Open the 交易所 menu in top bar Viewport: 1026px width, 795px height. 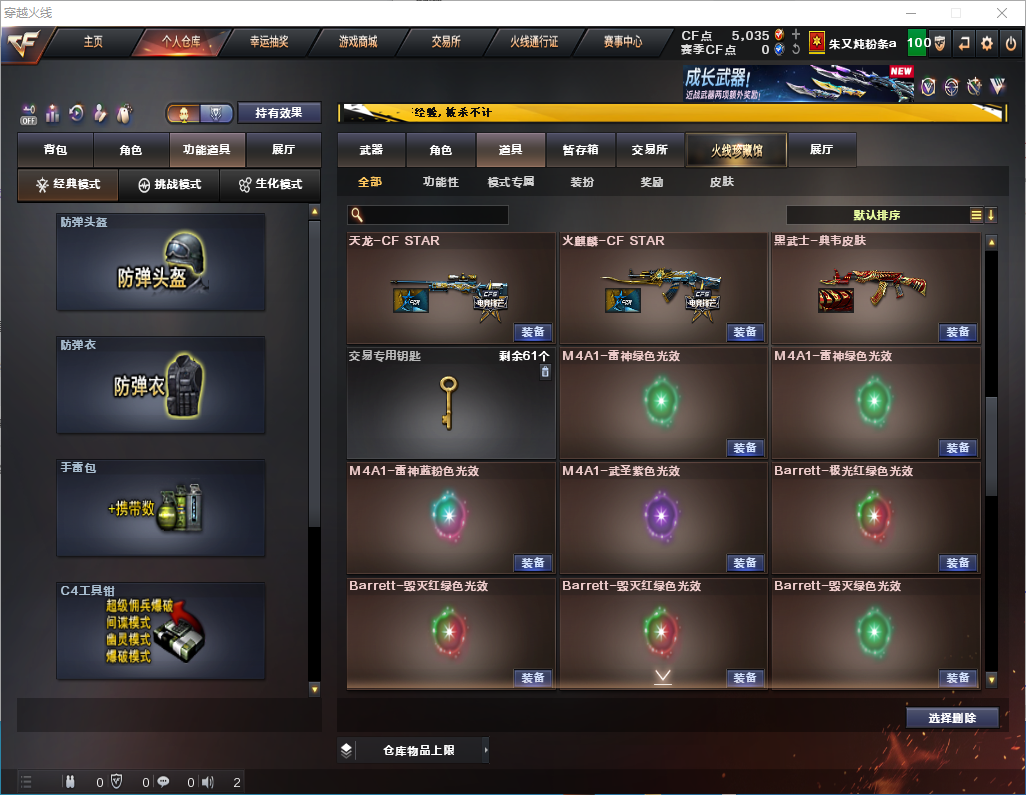pos(446,42)
